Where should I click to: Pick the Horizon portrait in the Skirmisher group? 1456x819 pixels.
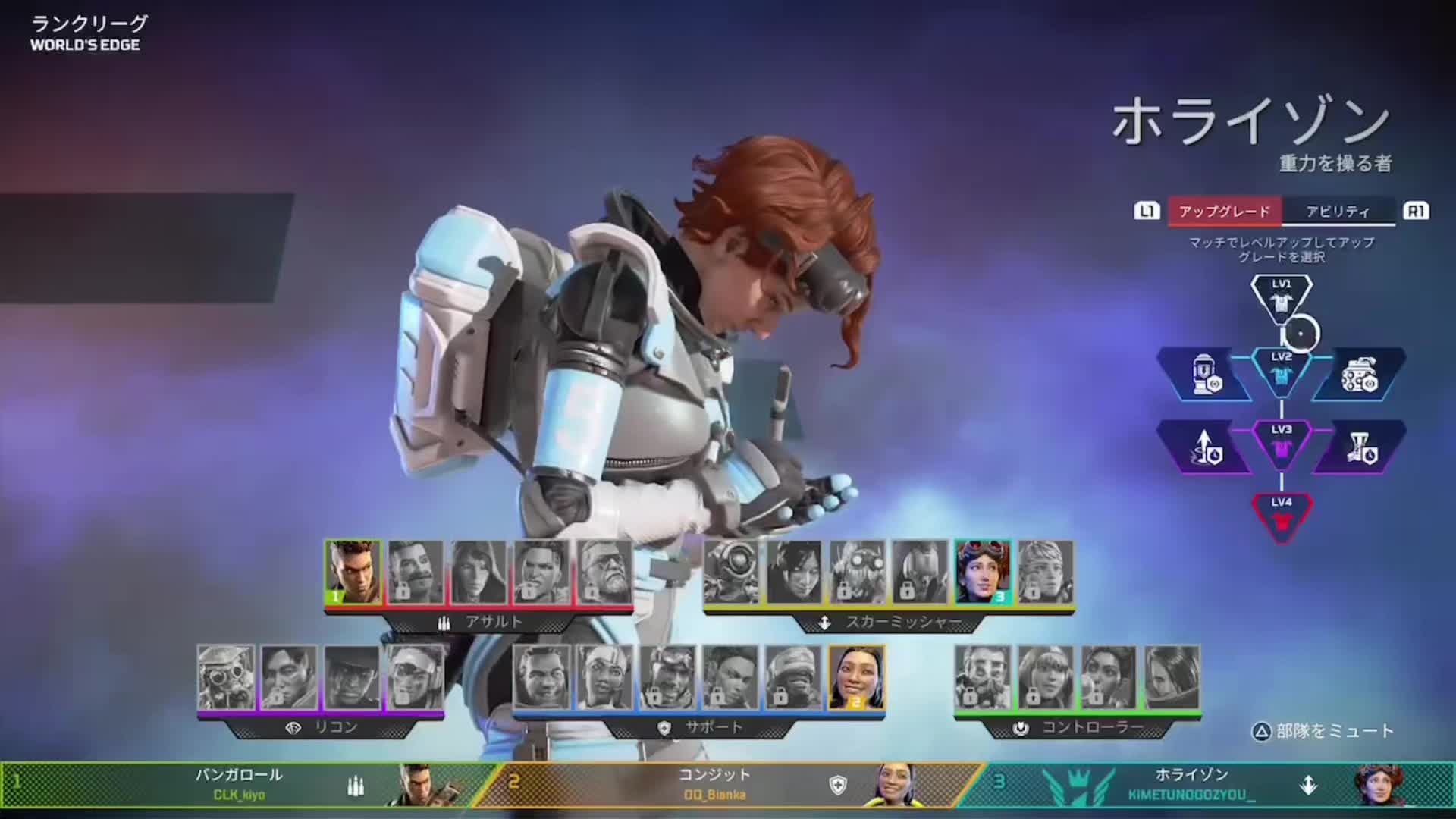pyautogui.click(x=982, y=572)
